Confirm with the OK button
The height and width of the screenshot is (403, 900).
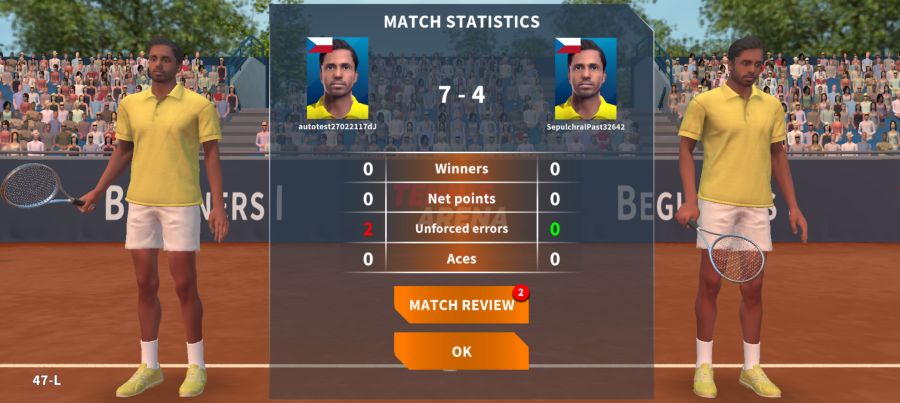pyautogui.click(x=461, y=351)
